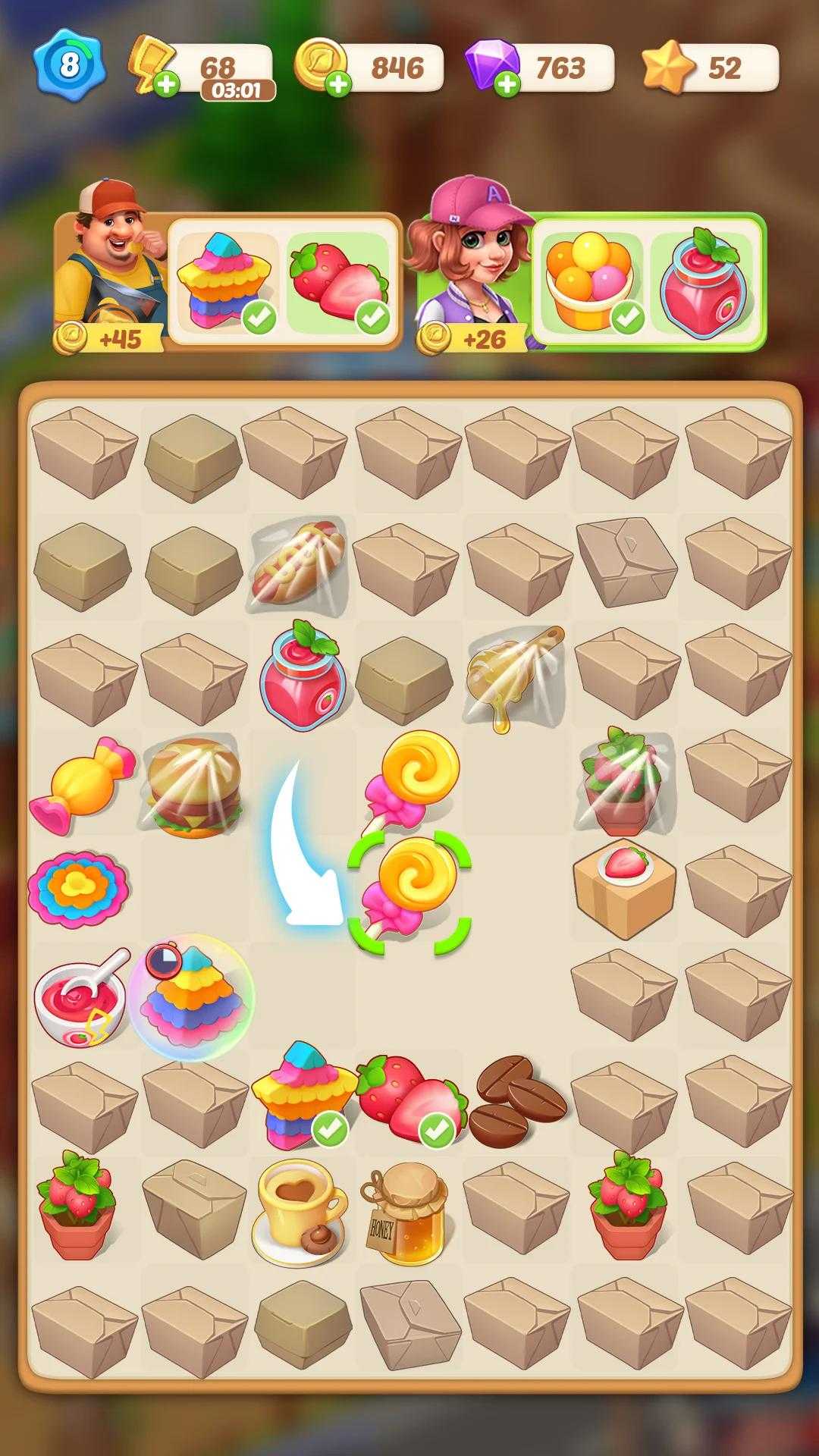Image resolution: width=819 pixels, height=1456 pixels.
Task: Tap the jam bowl generator with spoon
Action: pos(82,997)
